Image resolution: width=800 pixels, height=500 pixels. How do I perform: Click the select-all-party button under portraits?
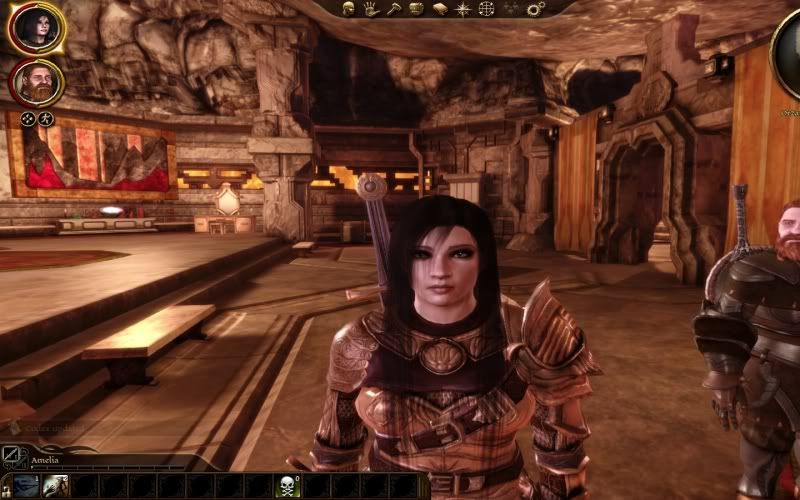(28, 119)
